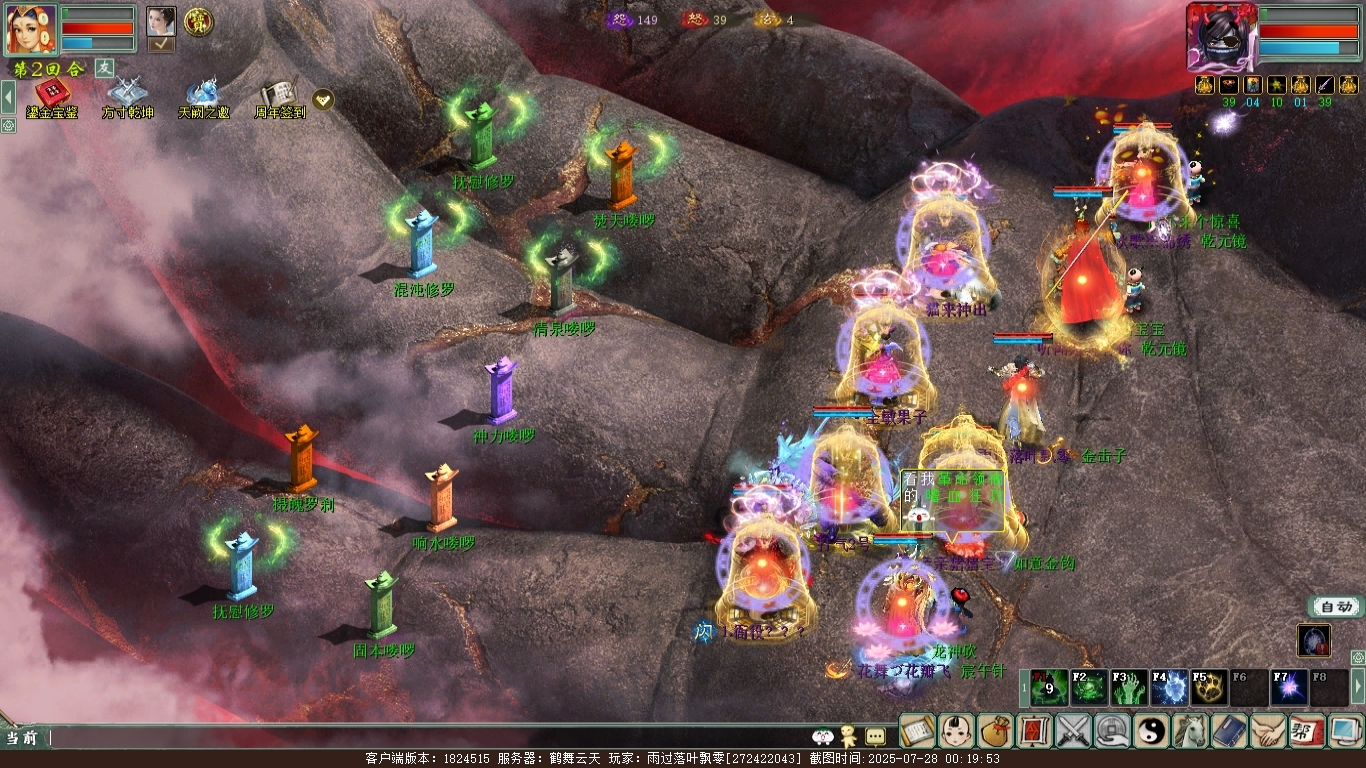Use the F3 green claw hand skill
This screenshot has width=1366, height=768.
tap(1130, 688)
